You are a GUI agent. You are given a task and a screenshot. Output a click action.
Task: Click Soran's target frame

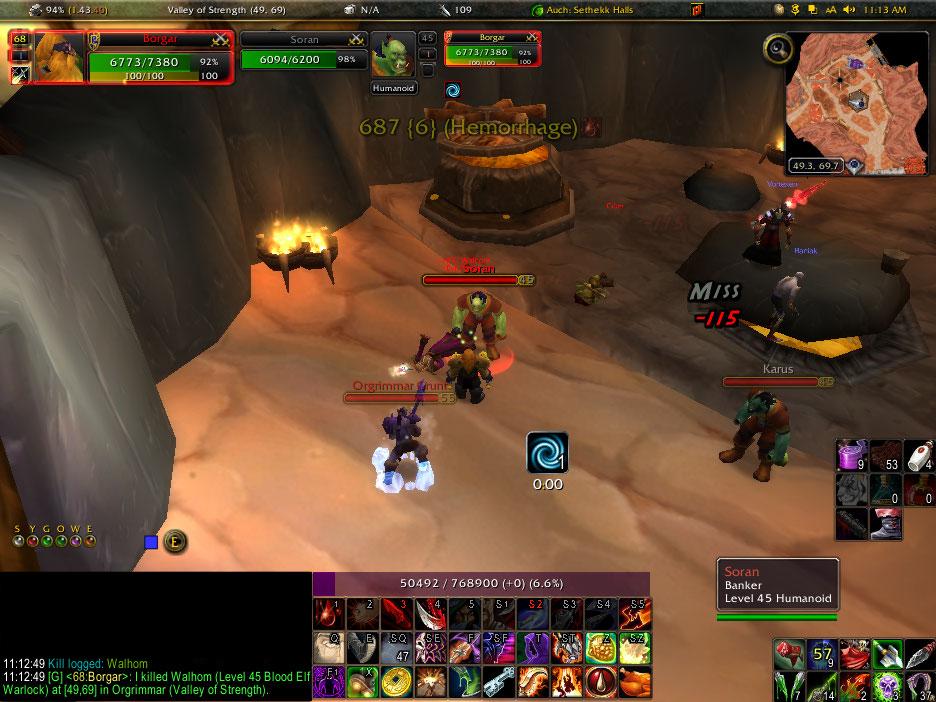pos(302,51)
